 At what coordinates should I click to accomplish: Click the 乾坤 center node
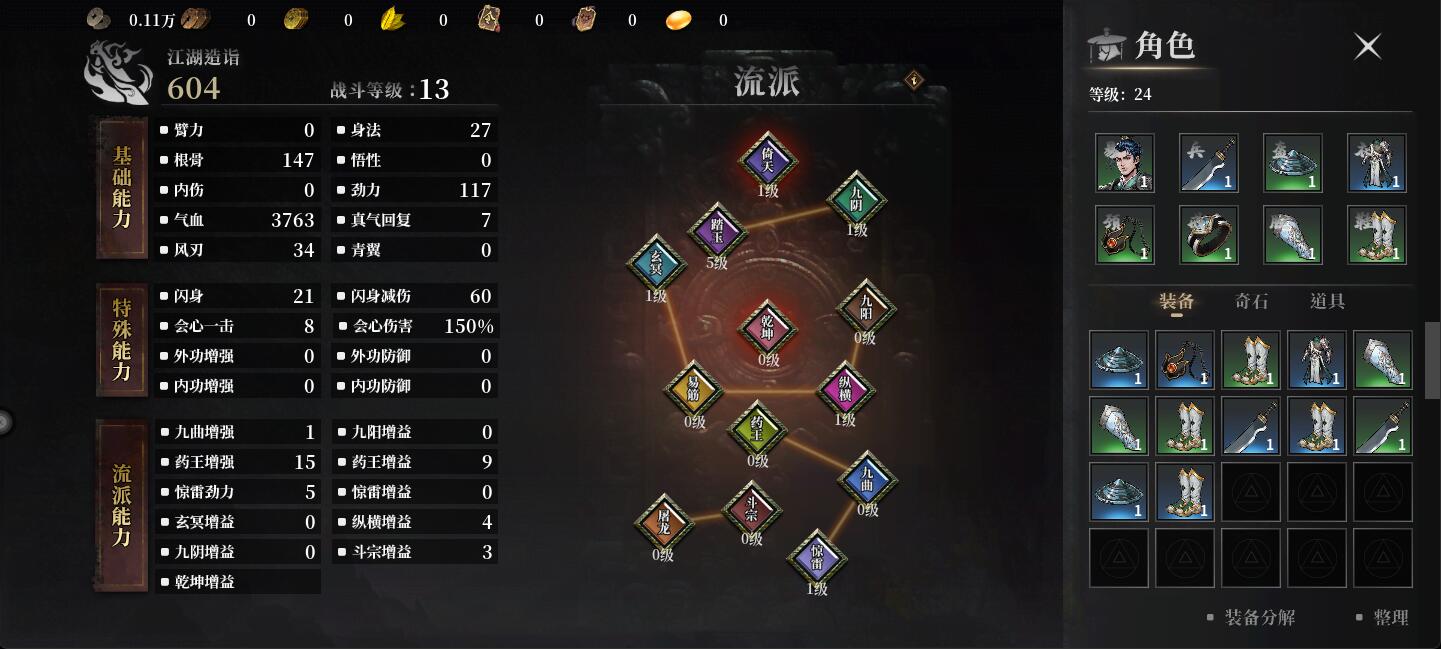(x=767, y=328)
